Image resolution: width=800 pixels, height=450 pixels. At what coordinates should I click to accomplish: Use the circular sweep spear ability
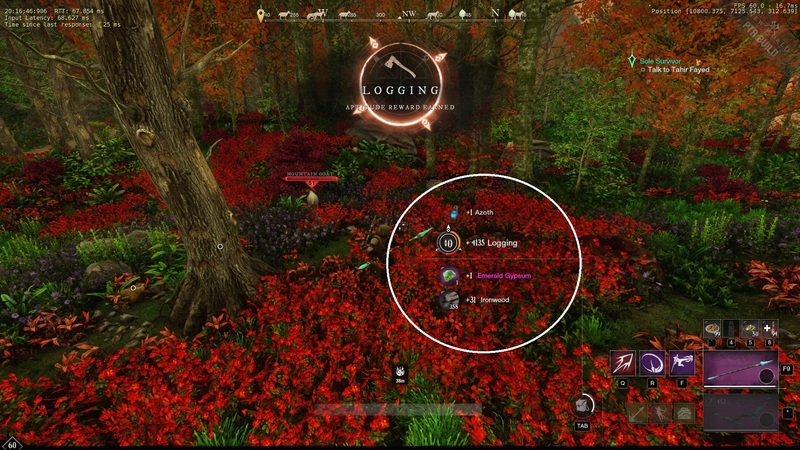pos(654,364)
